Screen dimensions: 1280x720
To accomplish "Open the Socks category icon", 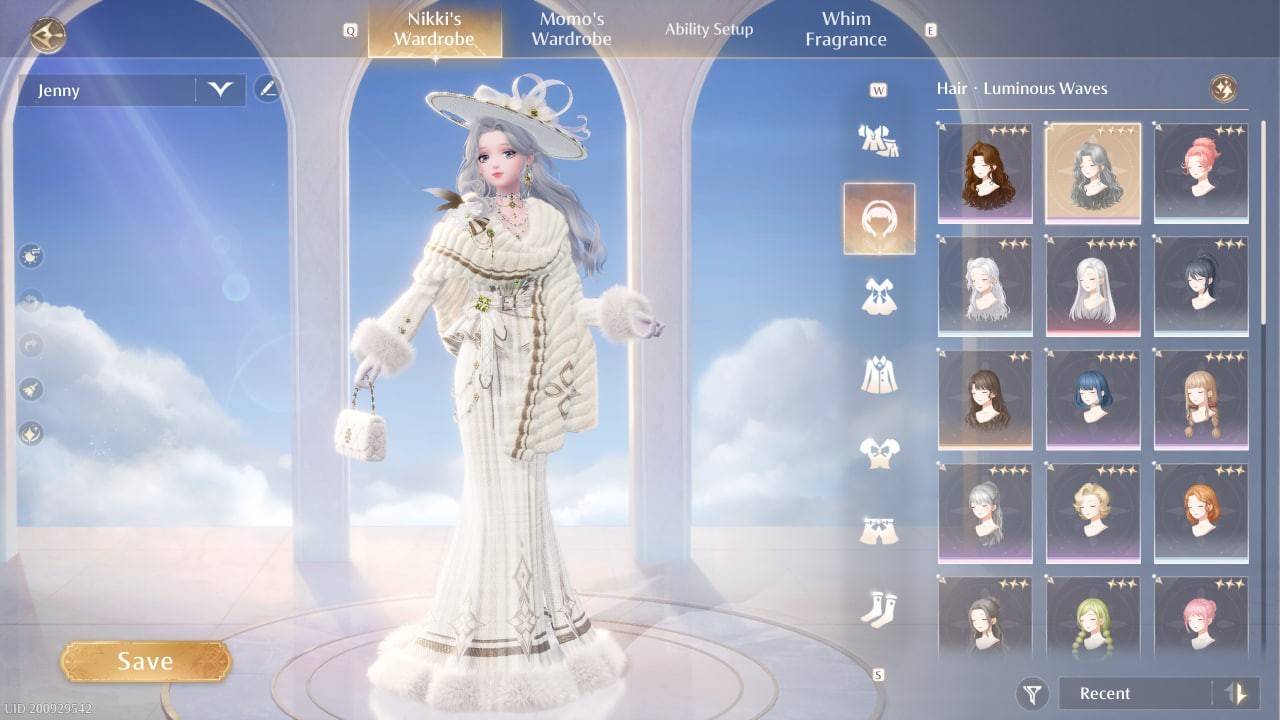I will (879, 605).
